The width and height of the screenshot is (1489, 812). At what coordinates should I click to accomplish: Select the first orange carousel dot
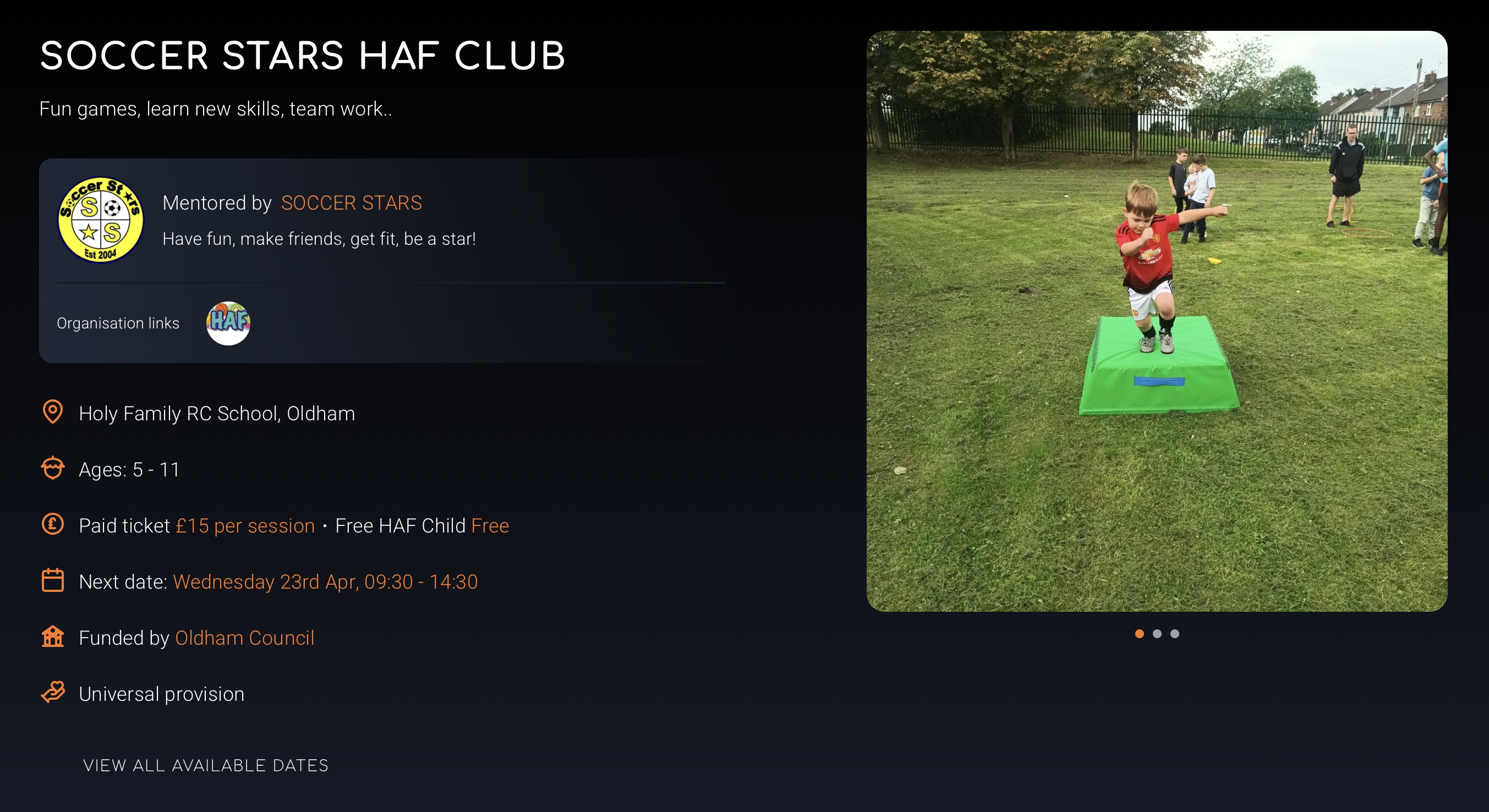point(1139,633)
